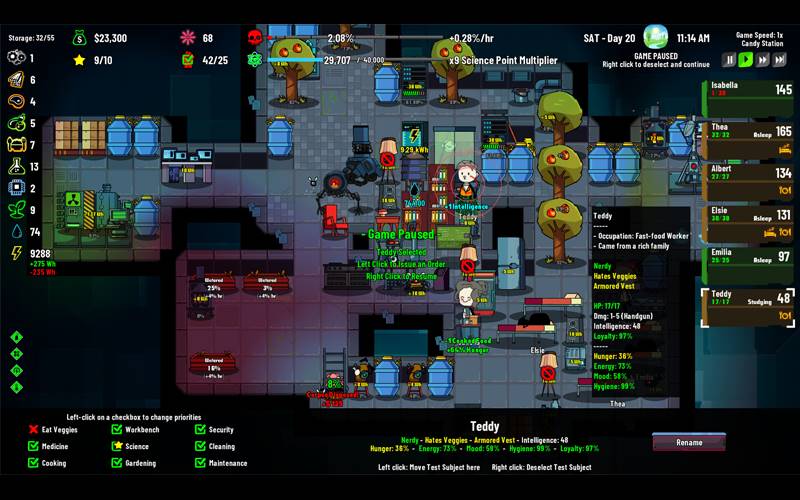The image size is (800, 500).
Task: Toggle the Security priority checkbox
Action: pos(201,430)
